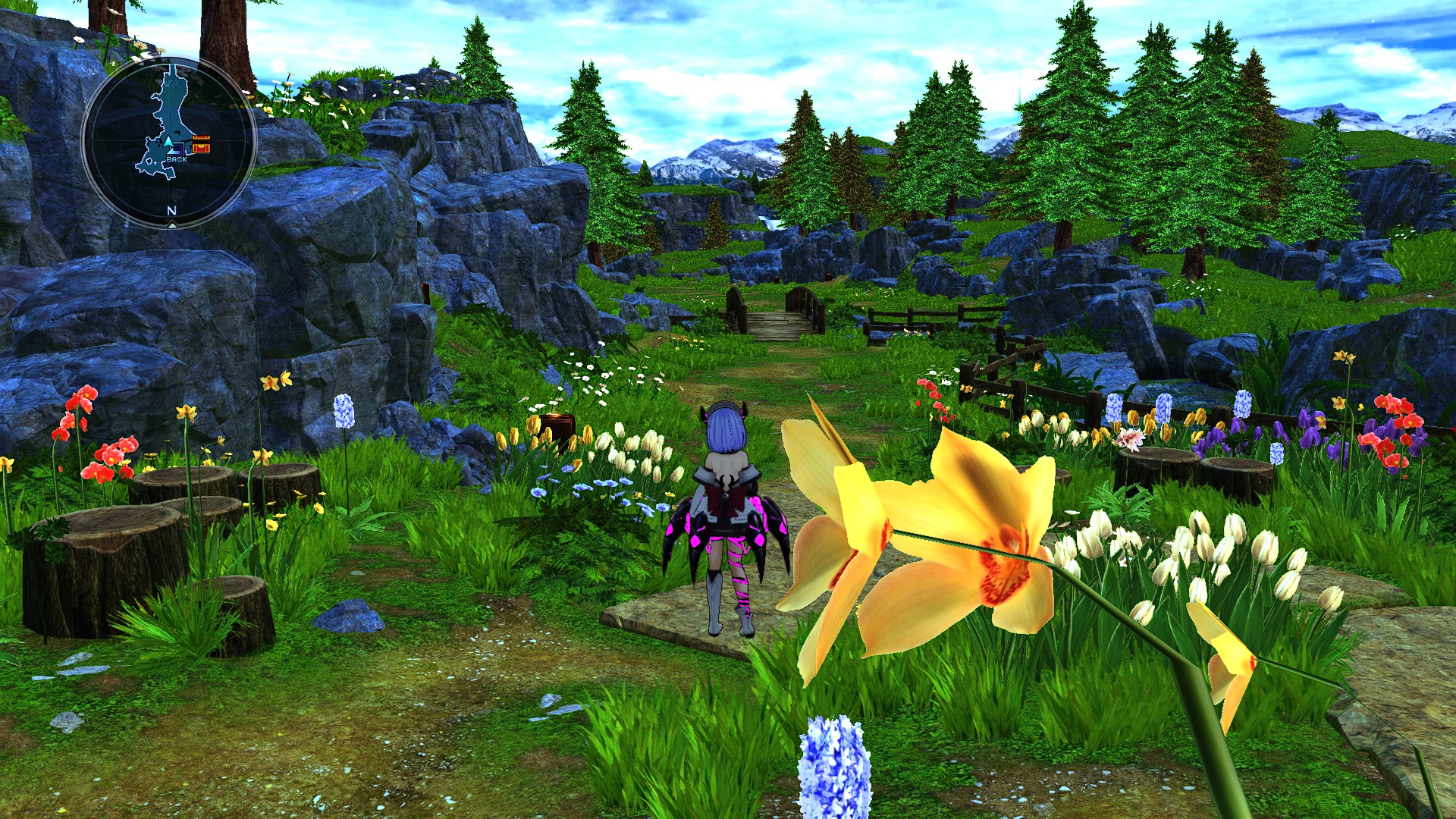Select the BACK exit marker on minimap

(176, 159)
